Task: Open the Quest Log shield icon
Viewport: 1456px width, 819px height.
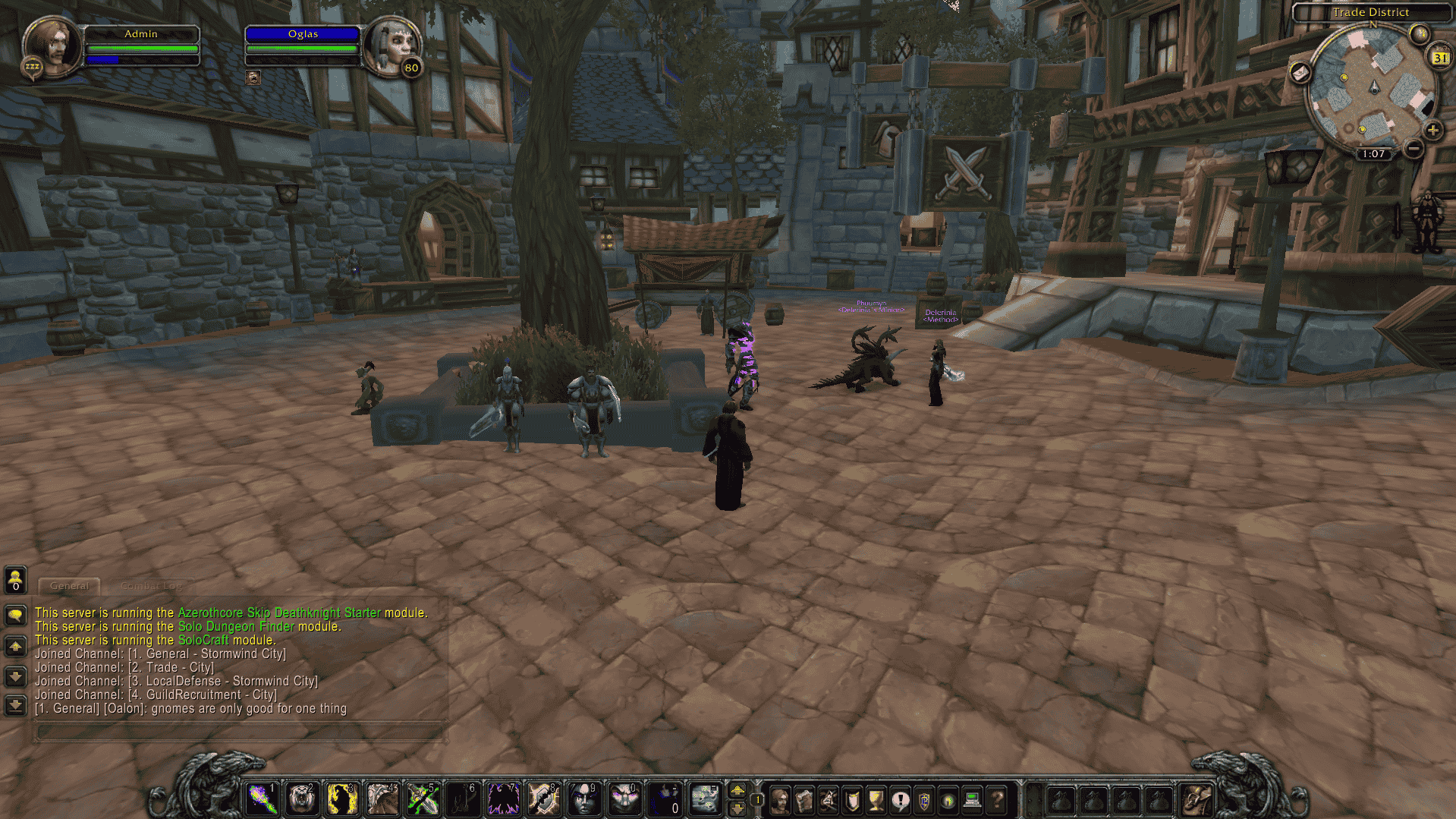Action: pyautogui.click(x=851, y=799)
